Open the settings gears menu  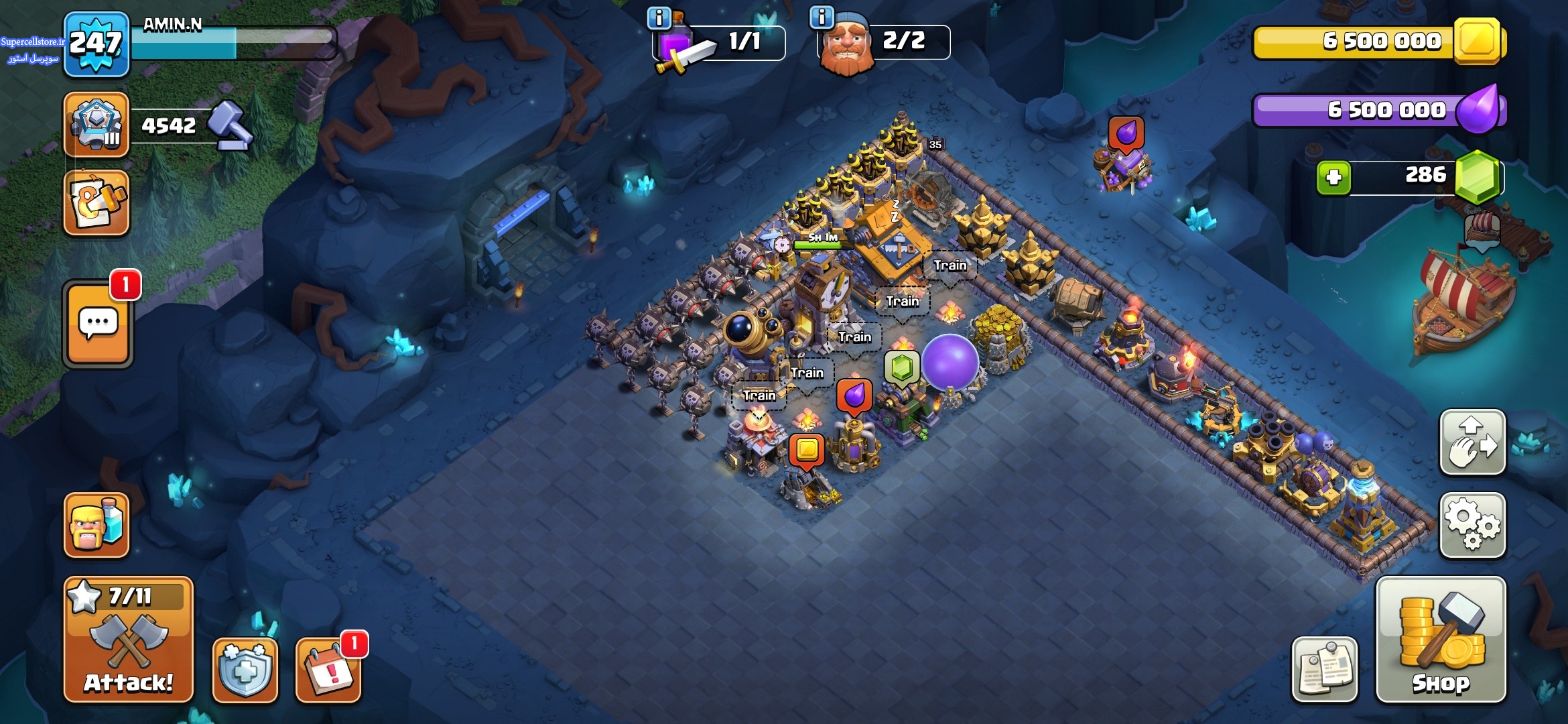pyautogui.click(x=1472, y=526)
